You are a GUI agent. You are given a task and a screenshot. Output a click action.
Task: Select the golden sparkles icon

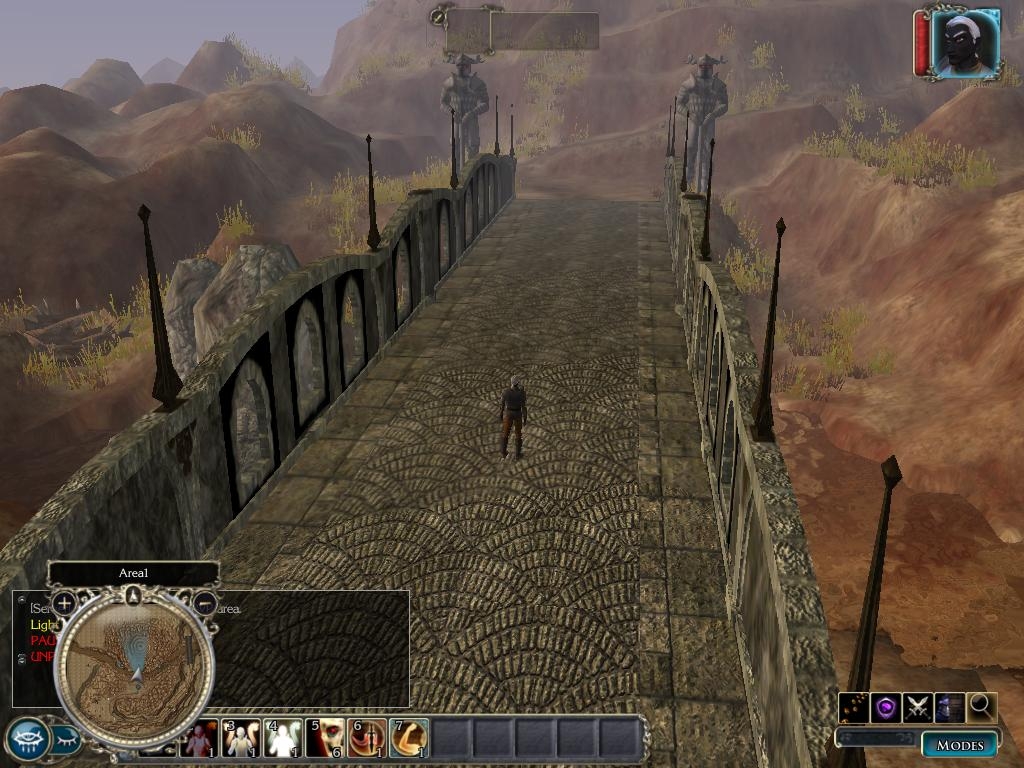(x=853, y=708)
